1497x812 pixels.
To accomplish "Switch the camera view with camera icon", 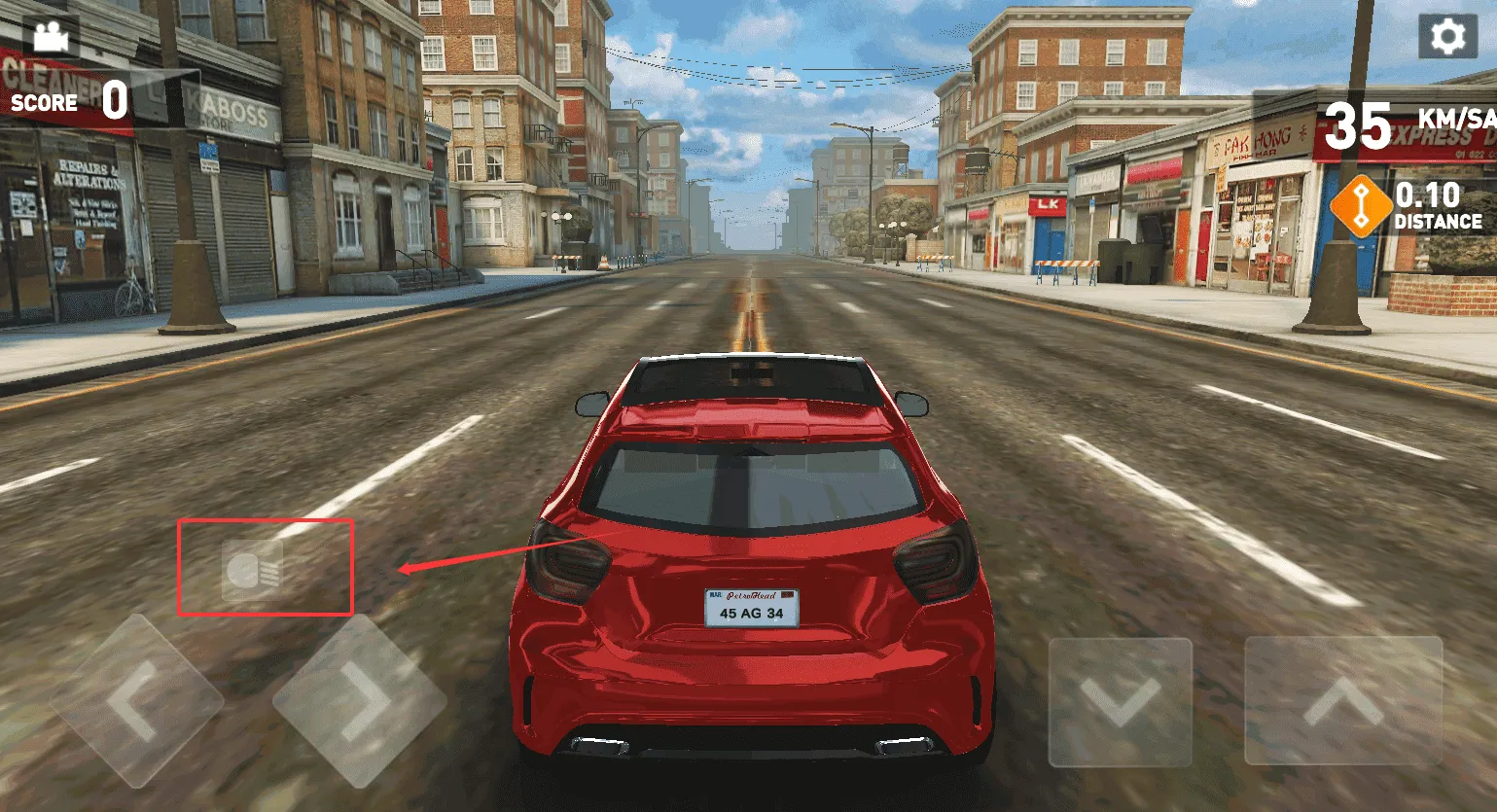I will click(x=51, y=38).
